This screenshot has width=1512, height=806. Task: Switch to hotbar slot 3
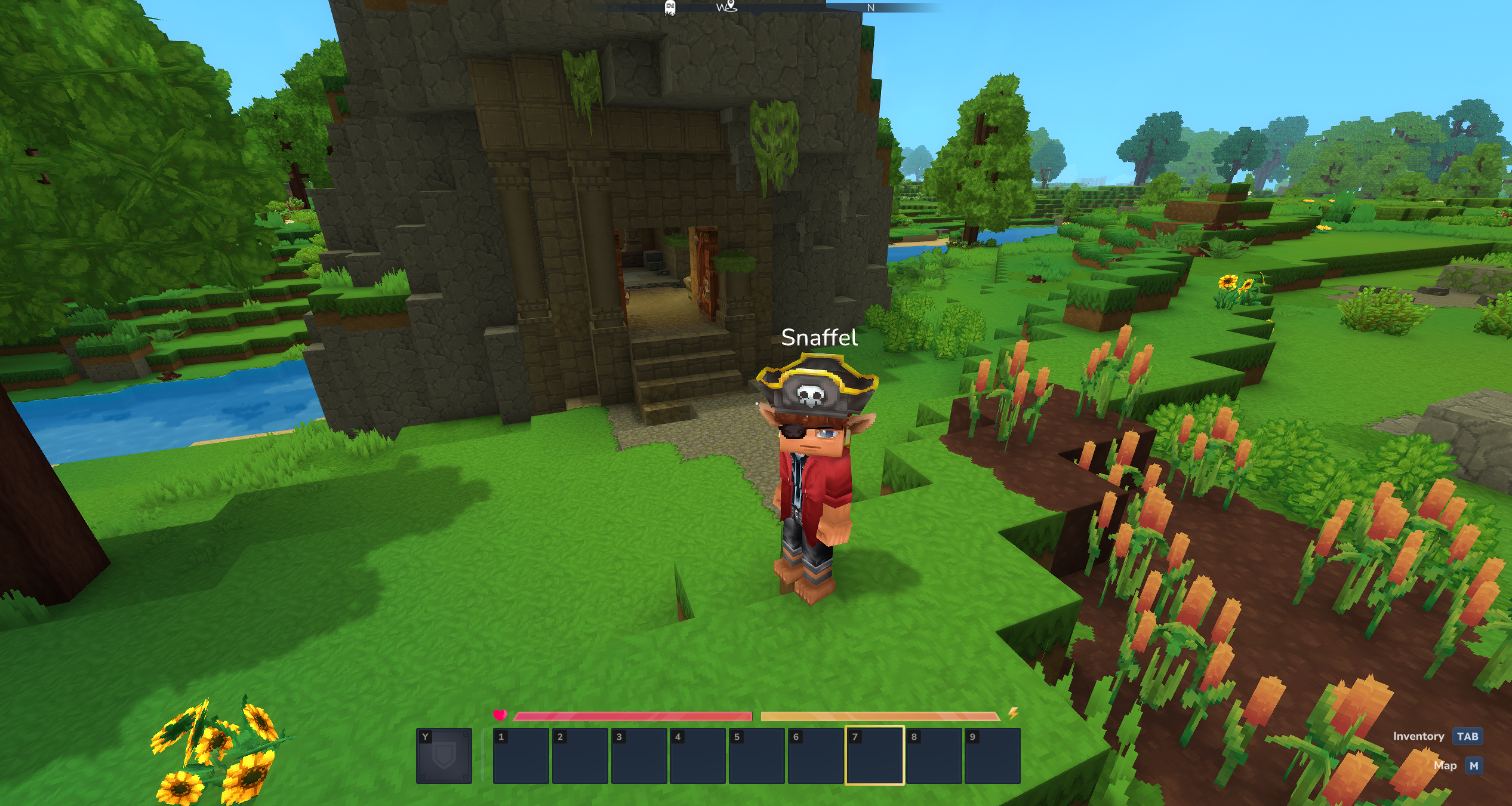(639, 755)
